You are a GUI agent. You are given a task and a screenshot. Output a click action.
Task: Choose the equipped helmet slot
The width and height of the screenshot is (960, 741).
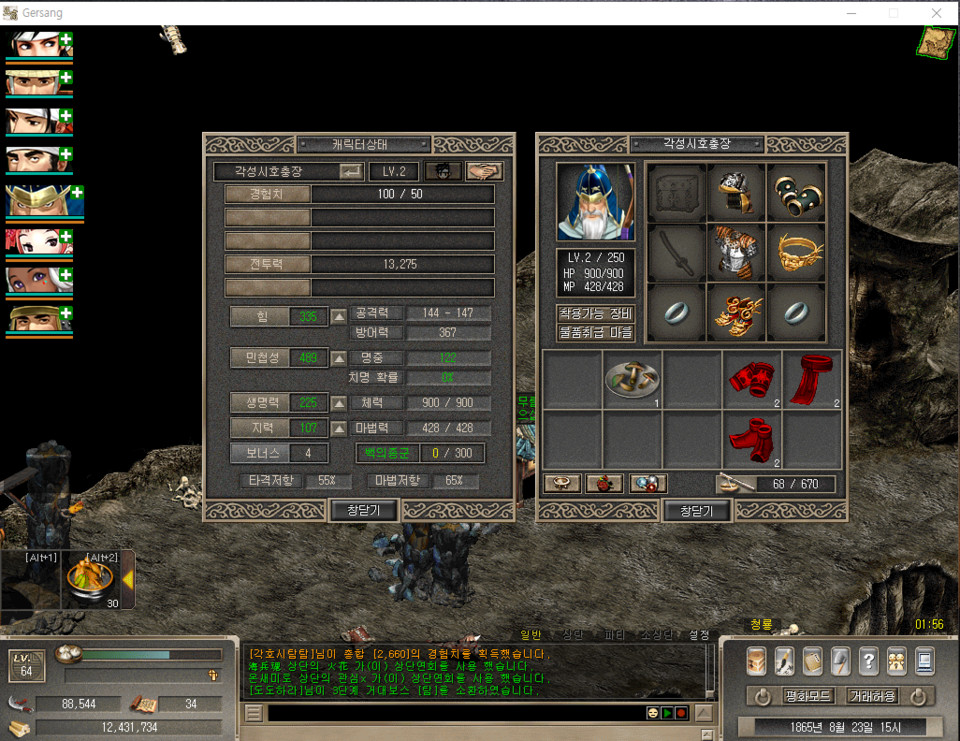[737, 192]
